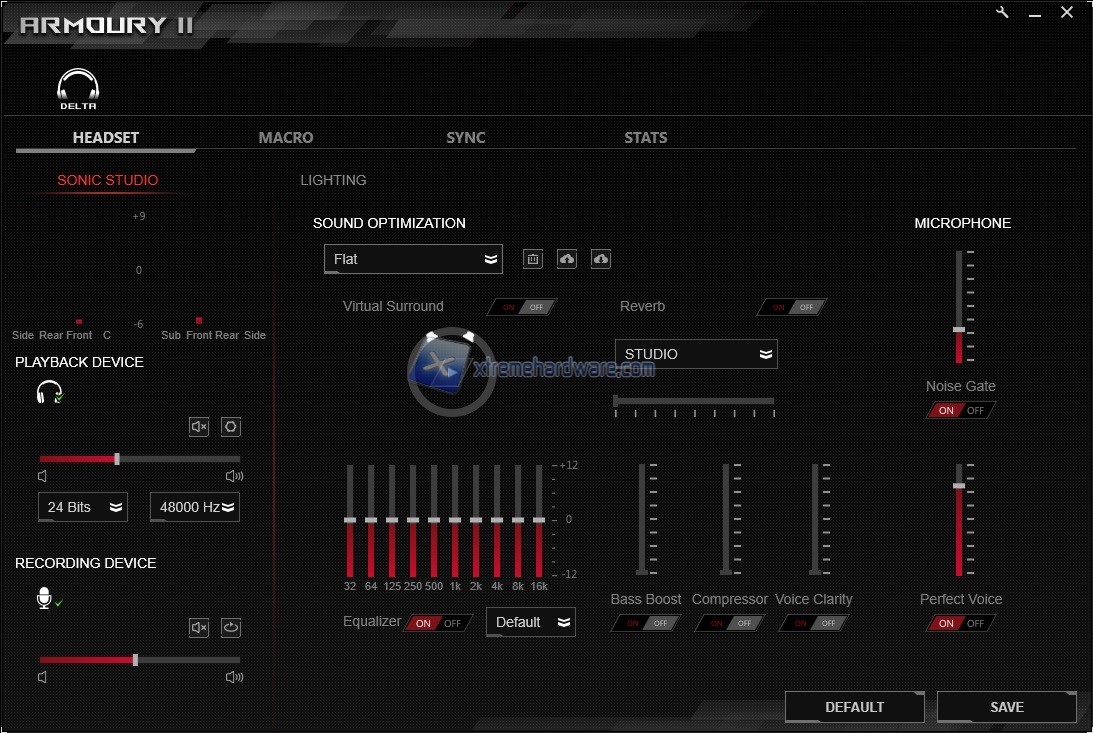1093x733 pixels.
Task: Close the Armoury II window
Action: coord(1067,13)
